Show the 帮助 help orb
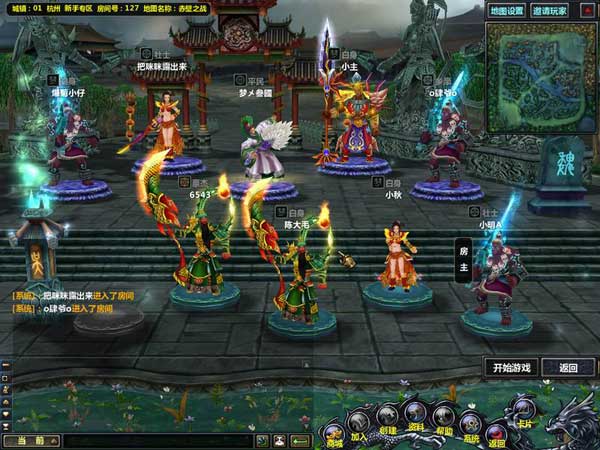Image resolution: width=600 pixels, height=450 pixels. (444, 415)
